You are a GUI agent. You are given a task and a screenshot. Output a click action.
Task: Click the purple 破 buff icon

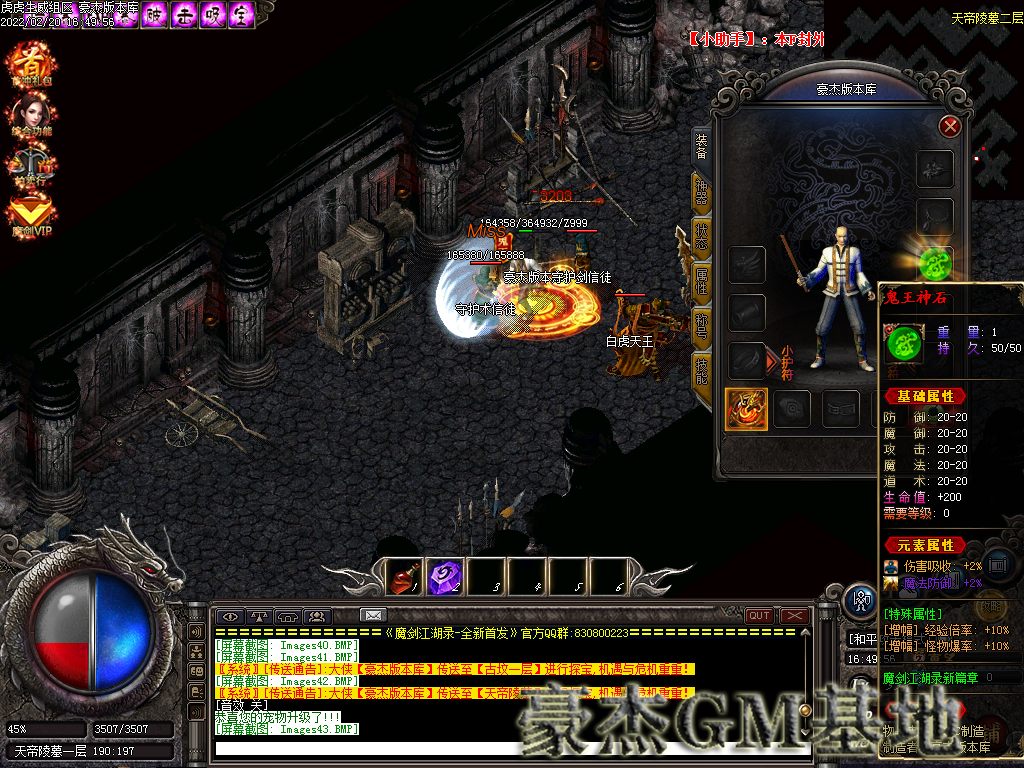click(154, 15)
